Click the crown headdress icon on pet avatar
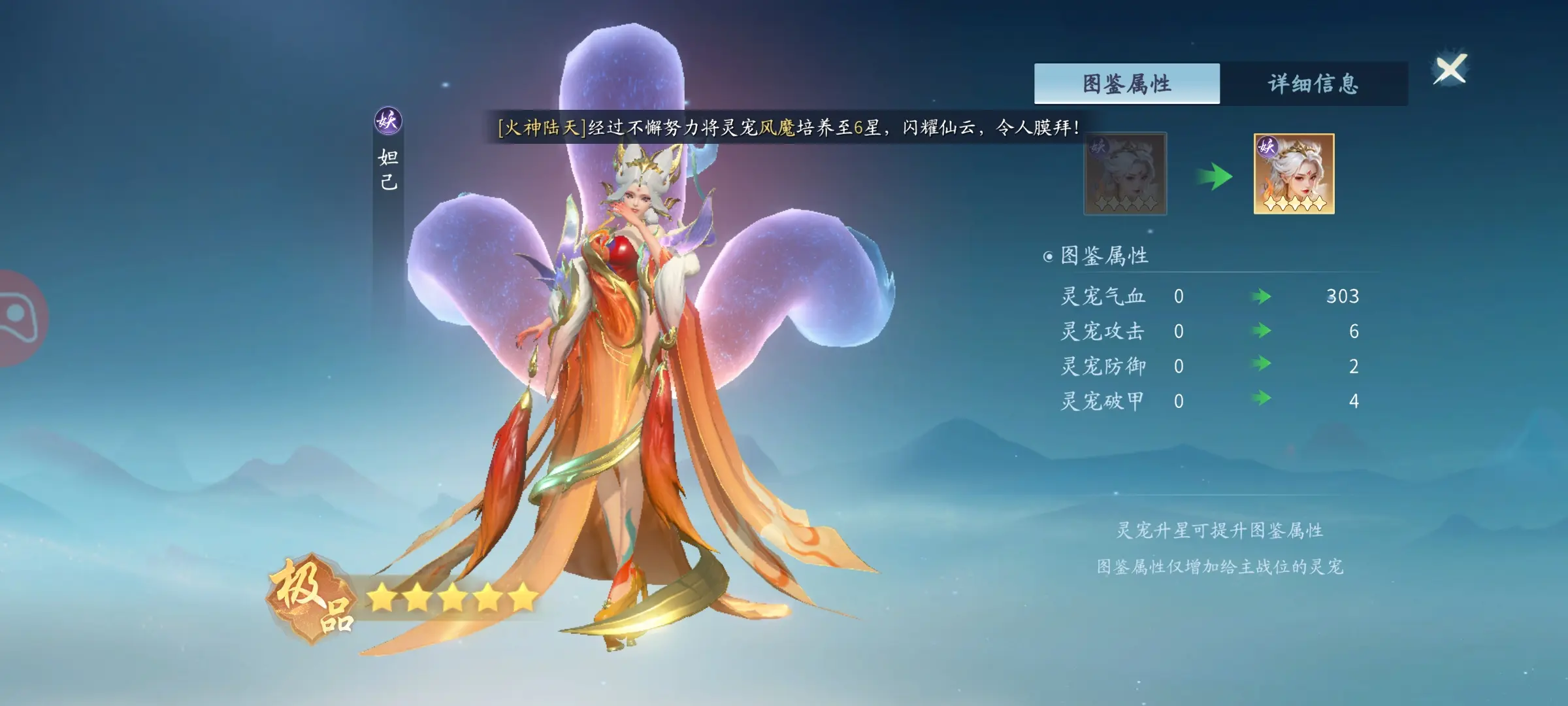Image resolution: width=1568 pixels, height=706 pixels. click(1299, 149)
